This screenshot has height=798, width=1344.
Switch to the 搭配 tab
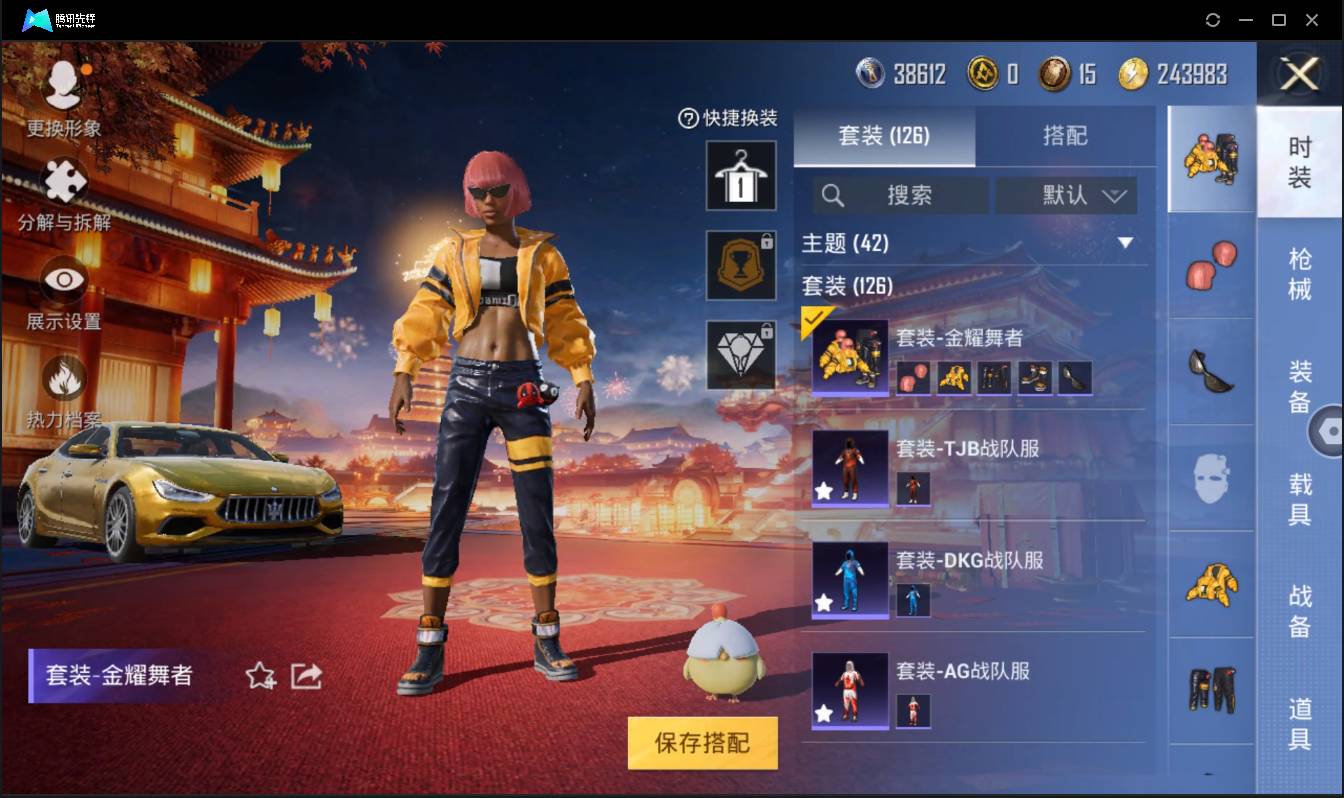[x=1066, y=136]
